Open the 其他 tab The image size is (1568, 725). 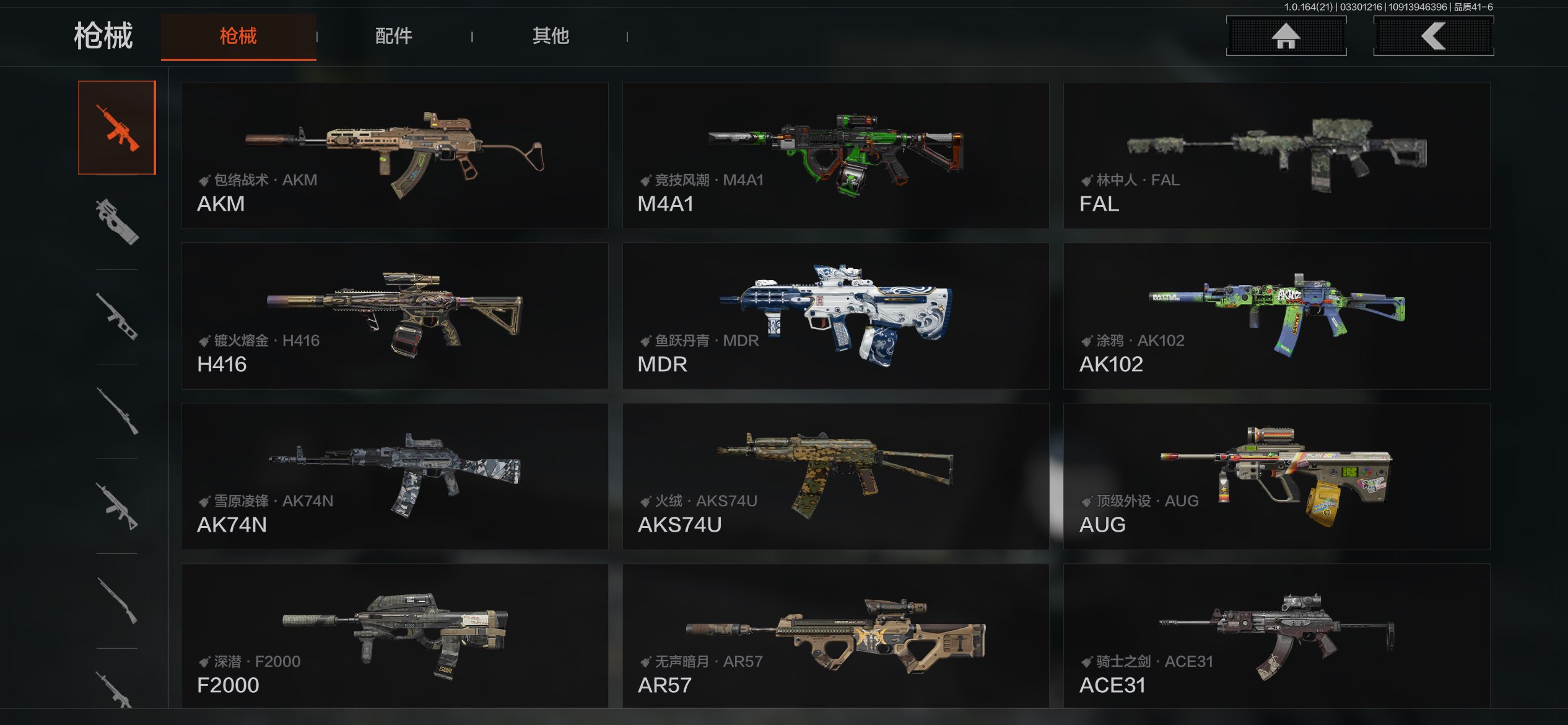pyautogui.click(x=551, y=36)
